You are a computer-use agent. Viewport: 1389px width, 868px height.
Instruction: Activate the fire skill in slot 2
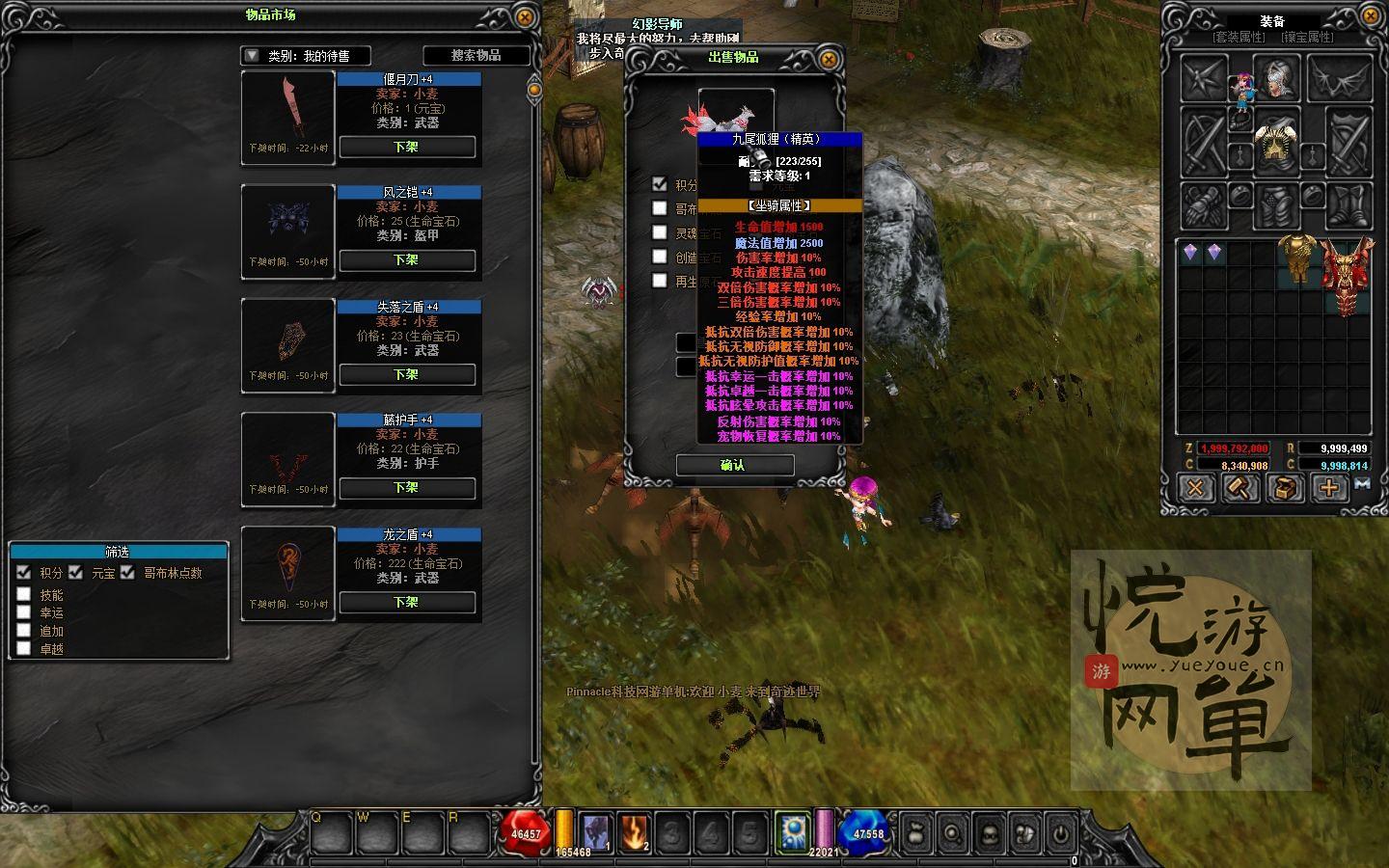pyautogui.click(x=636, y=832)
